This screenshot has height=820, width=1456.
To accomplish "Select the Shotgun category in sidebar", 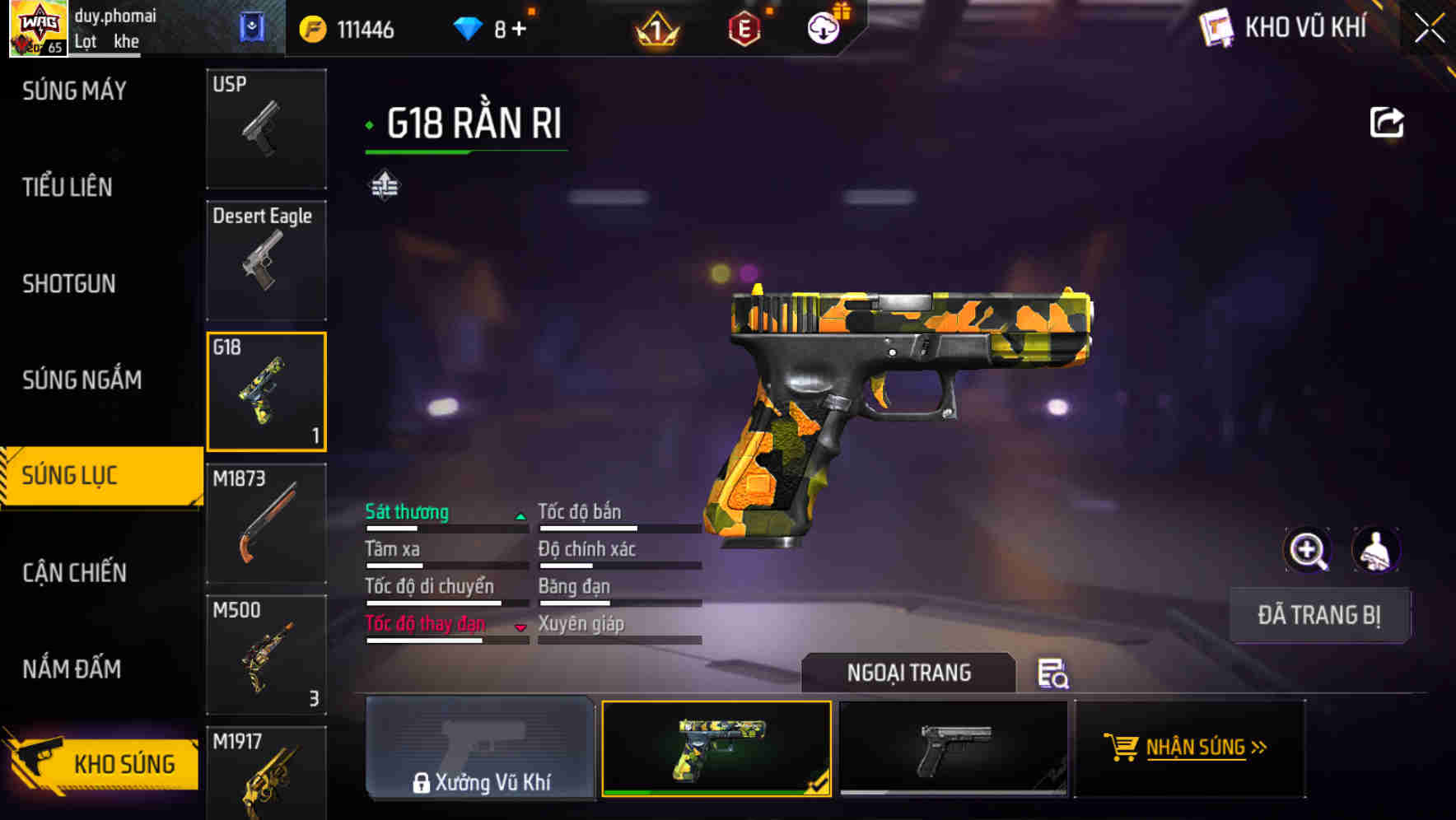I will (x=69, y=284).
